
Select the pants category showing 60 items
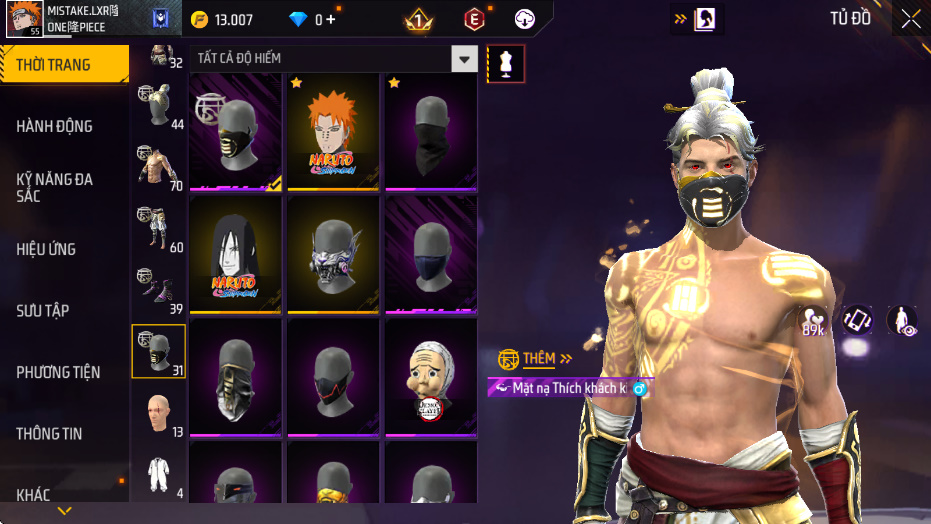158,228
